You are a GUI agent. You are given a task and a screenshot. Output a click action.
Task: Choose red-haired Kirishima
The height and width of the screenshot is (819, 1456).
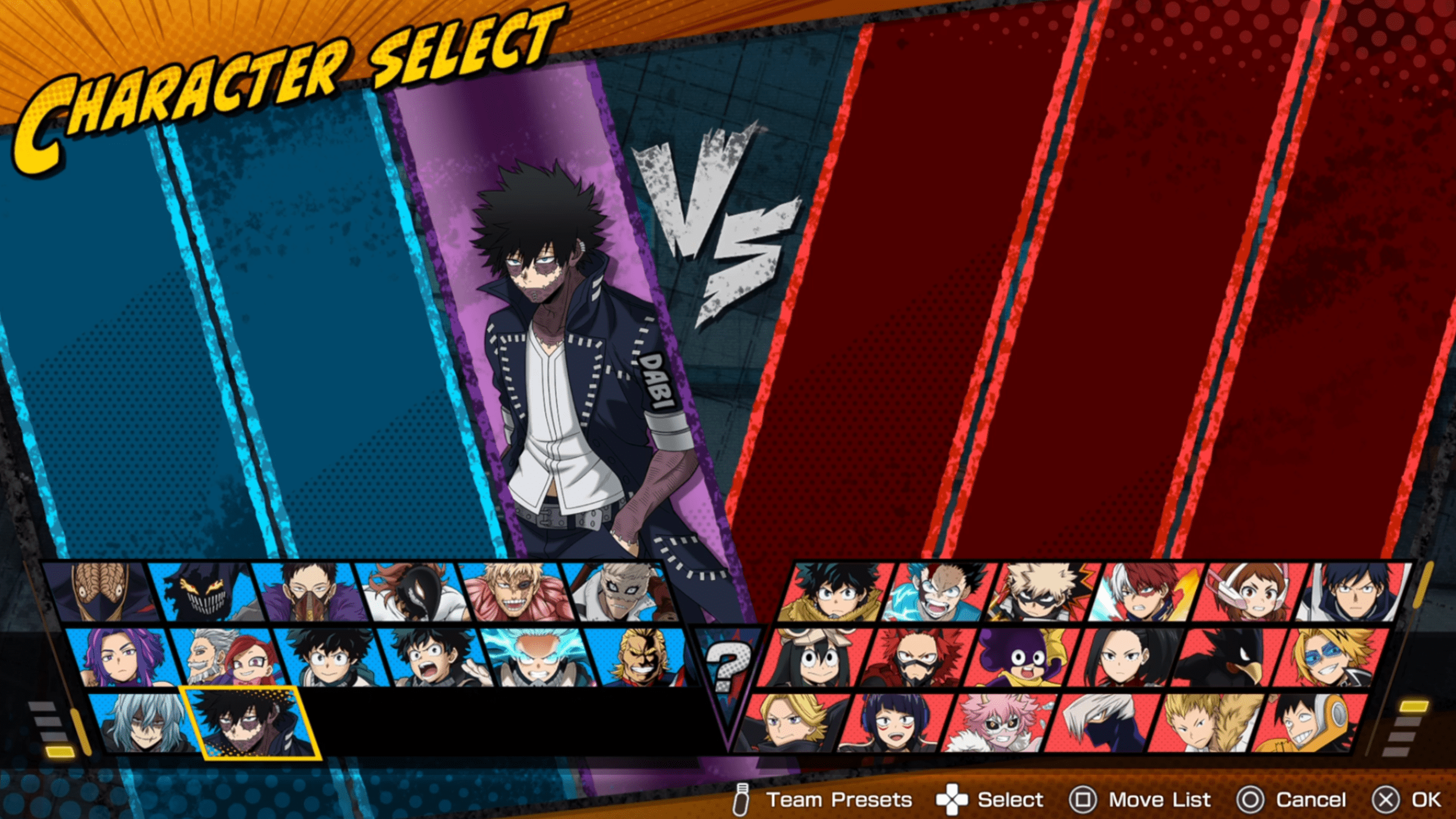(916, 658)
